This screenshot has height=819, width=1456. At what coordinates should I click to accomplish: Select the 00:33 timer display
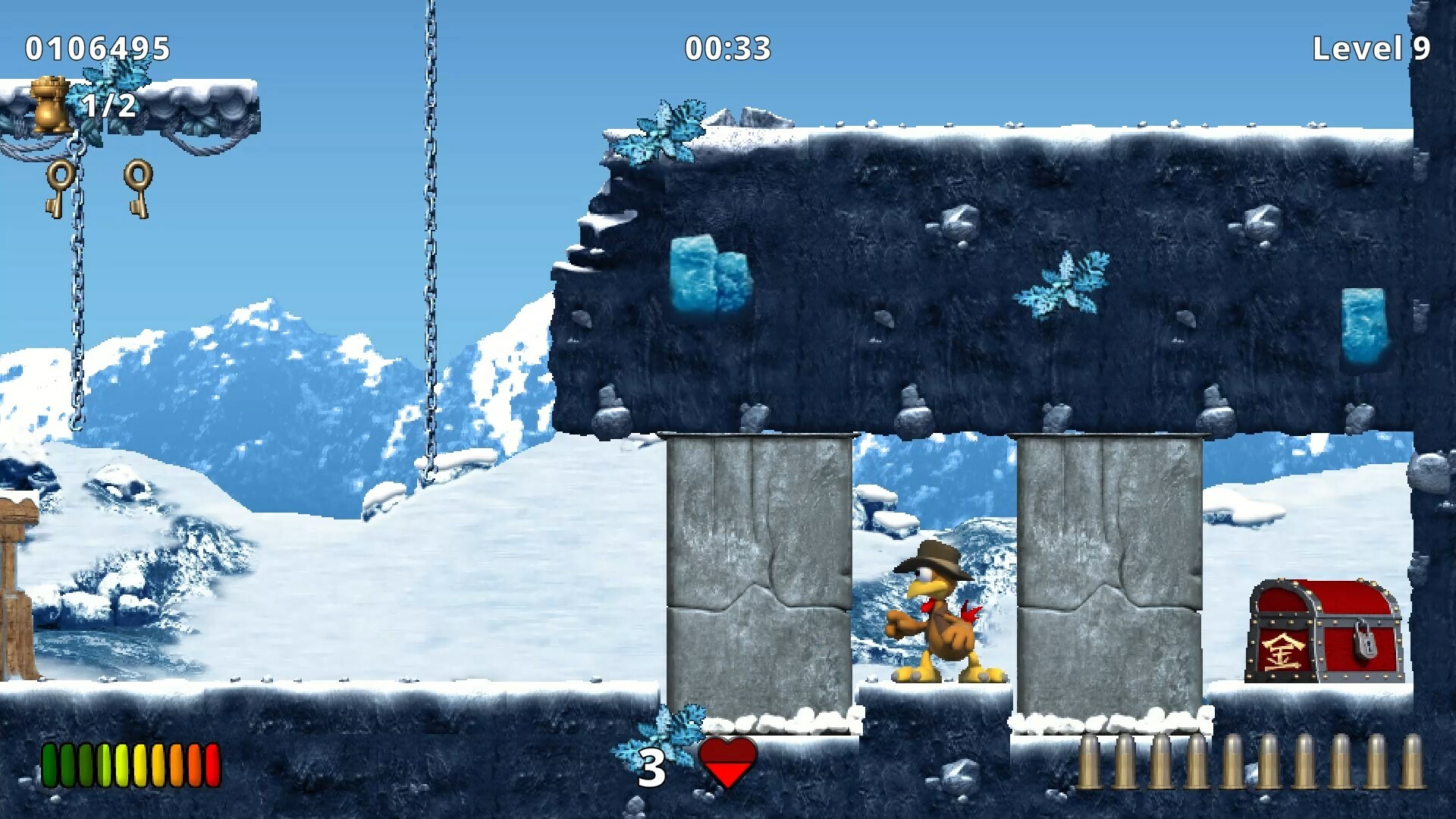click(x=727, y=49)
